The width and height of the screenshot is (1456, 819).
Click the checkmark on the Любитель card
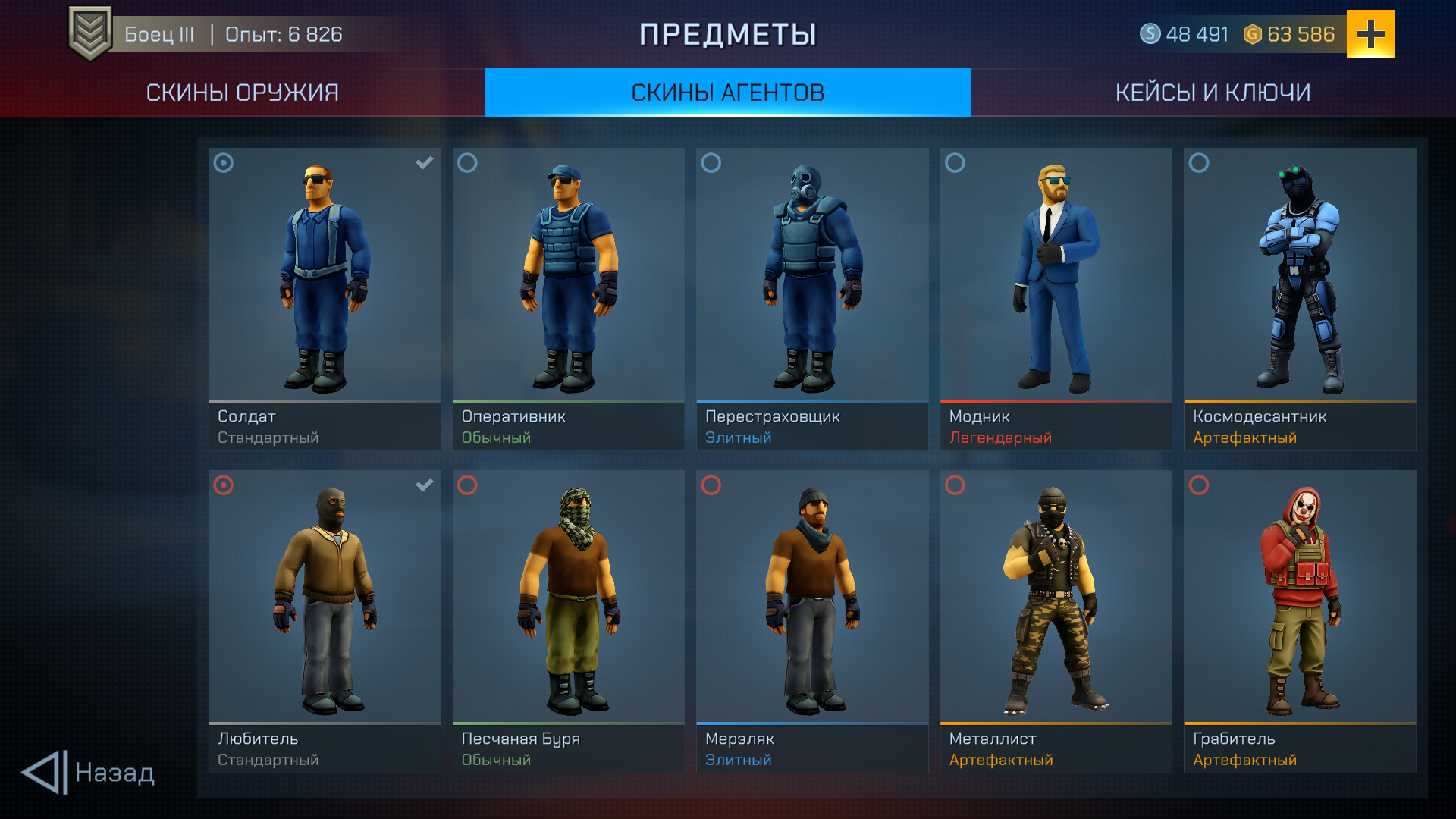424,485
